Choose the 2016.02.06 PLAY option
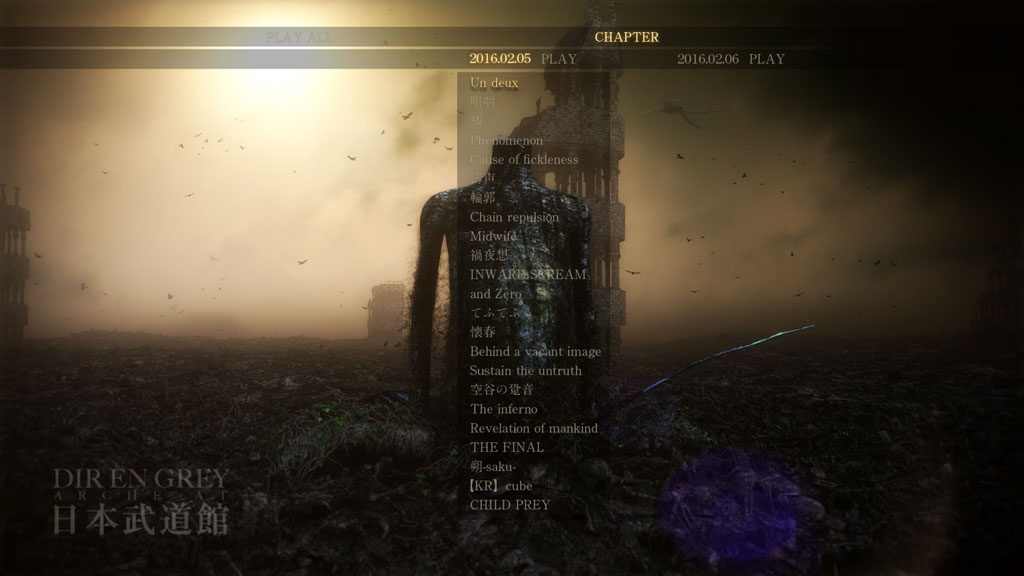Viewport: 1024px width, 576px height. click(x=730, y=59)
